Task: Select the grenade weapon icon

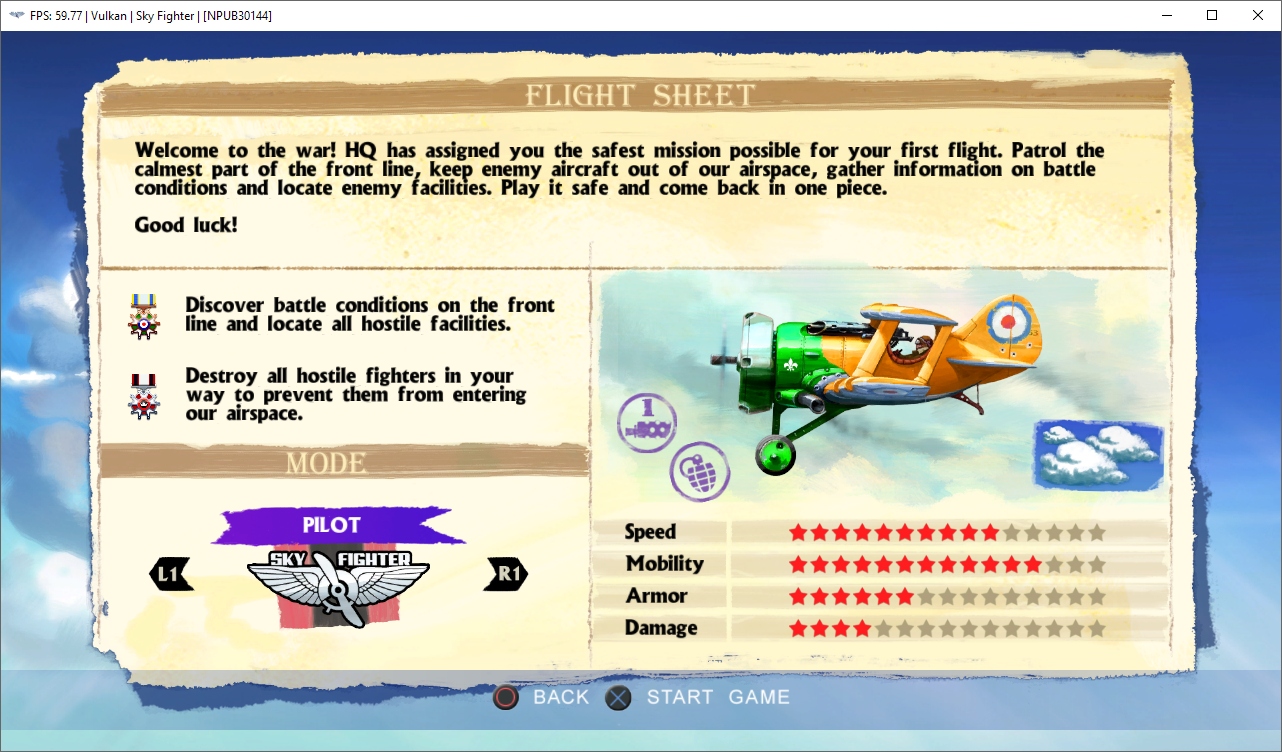Action: (x=699, y=471)
